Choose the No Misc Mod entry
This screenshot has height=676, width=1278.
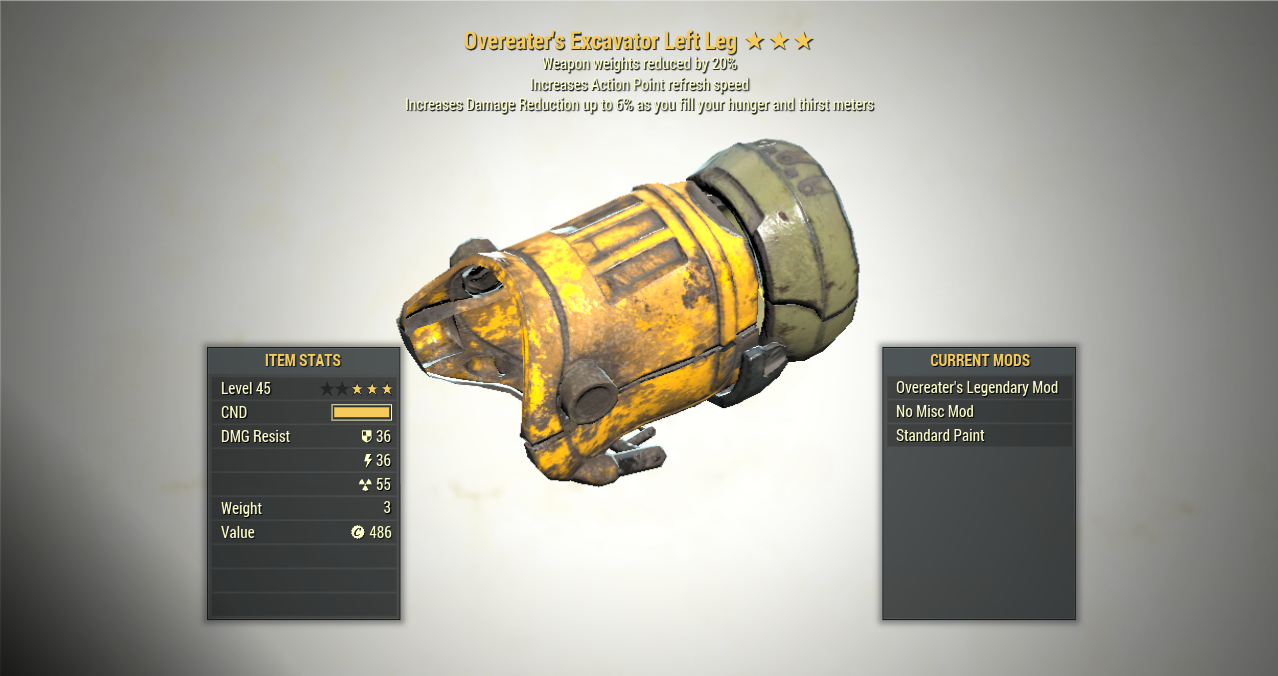coord(977,412)
